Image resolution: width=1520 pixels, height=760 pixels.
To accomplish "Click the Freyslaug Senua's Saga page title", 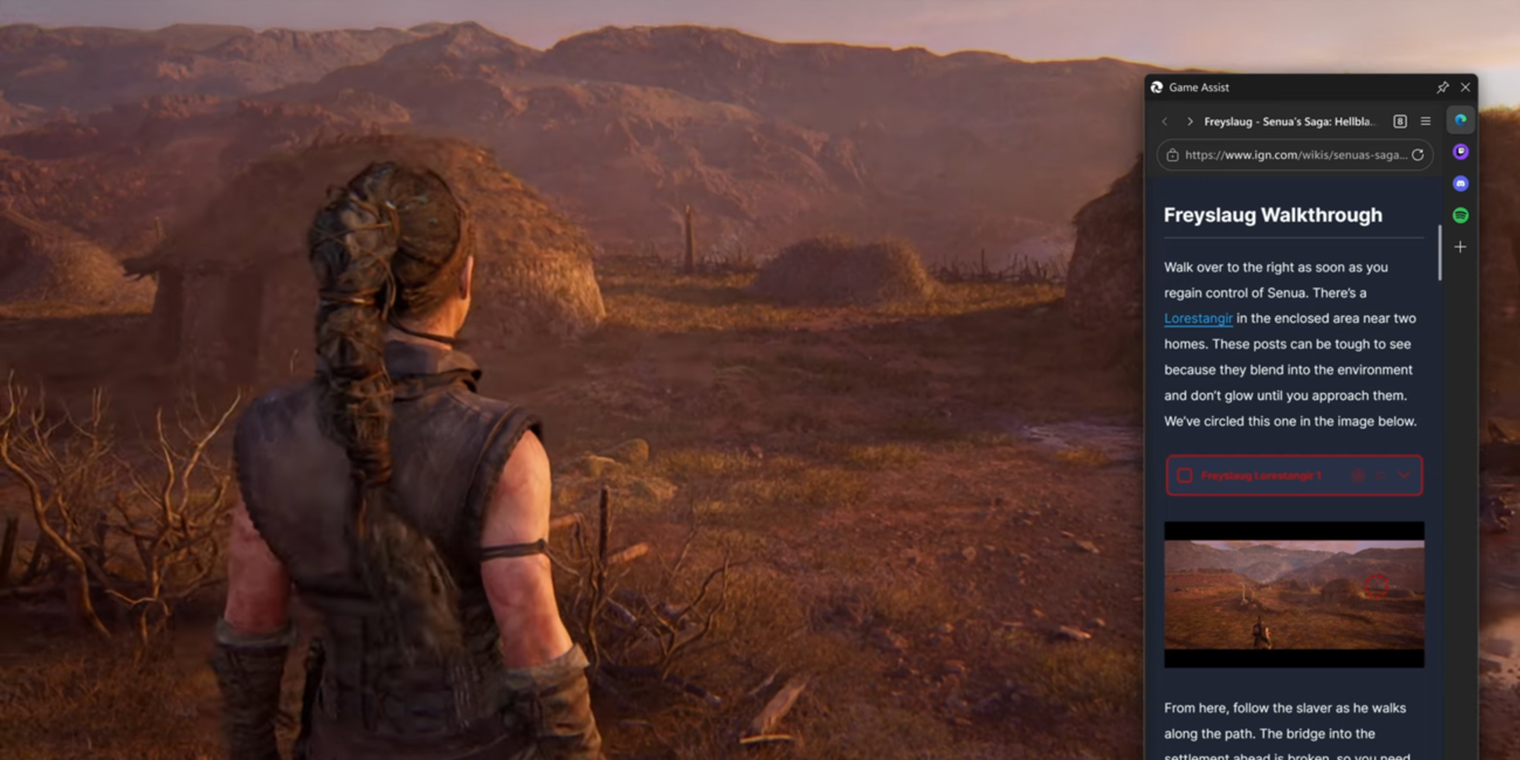I will click(1287, 121).
